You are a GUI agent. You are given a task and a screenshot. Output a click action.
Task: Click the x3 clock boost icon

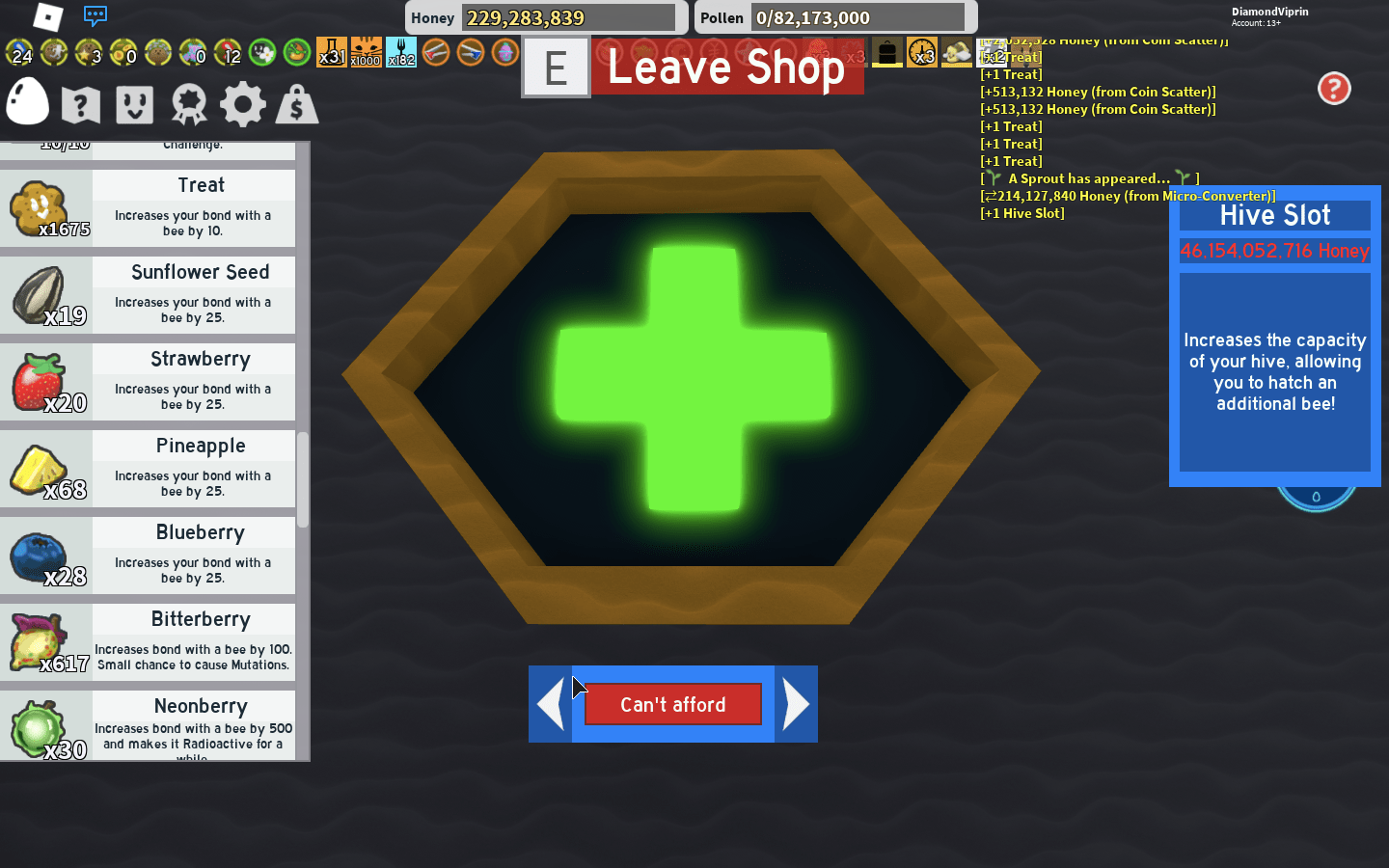coord(921,53)
